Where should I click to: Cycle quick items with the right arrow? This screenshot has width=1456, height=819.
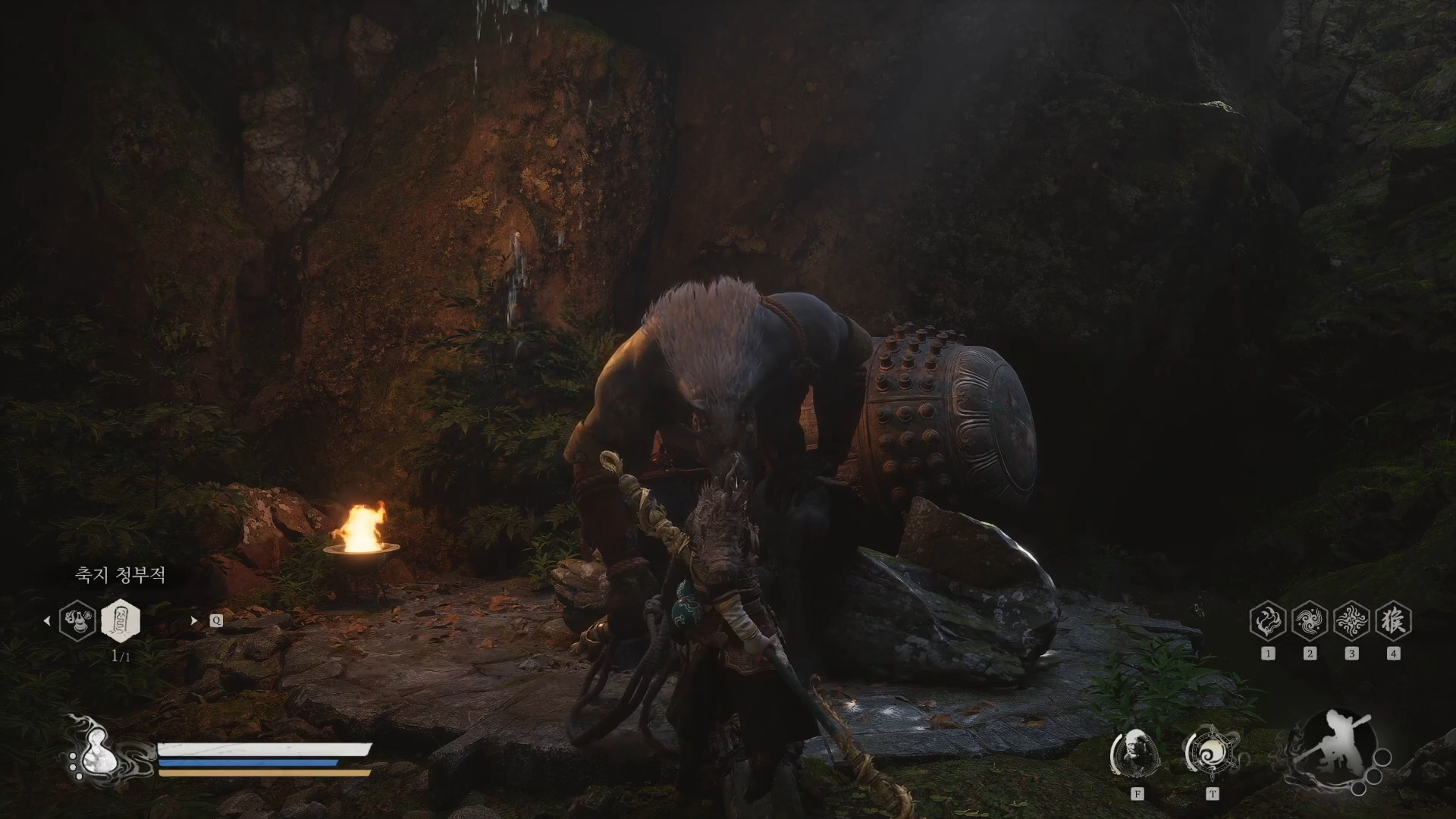(194, 620)
